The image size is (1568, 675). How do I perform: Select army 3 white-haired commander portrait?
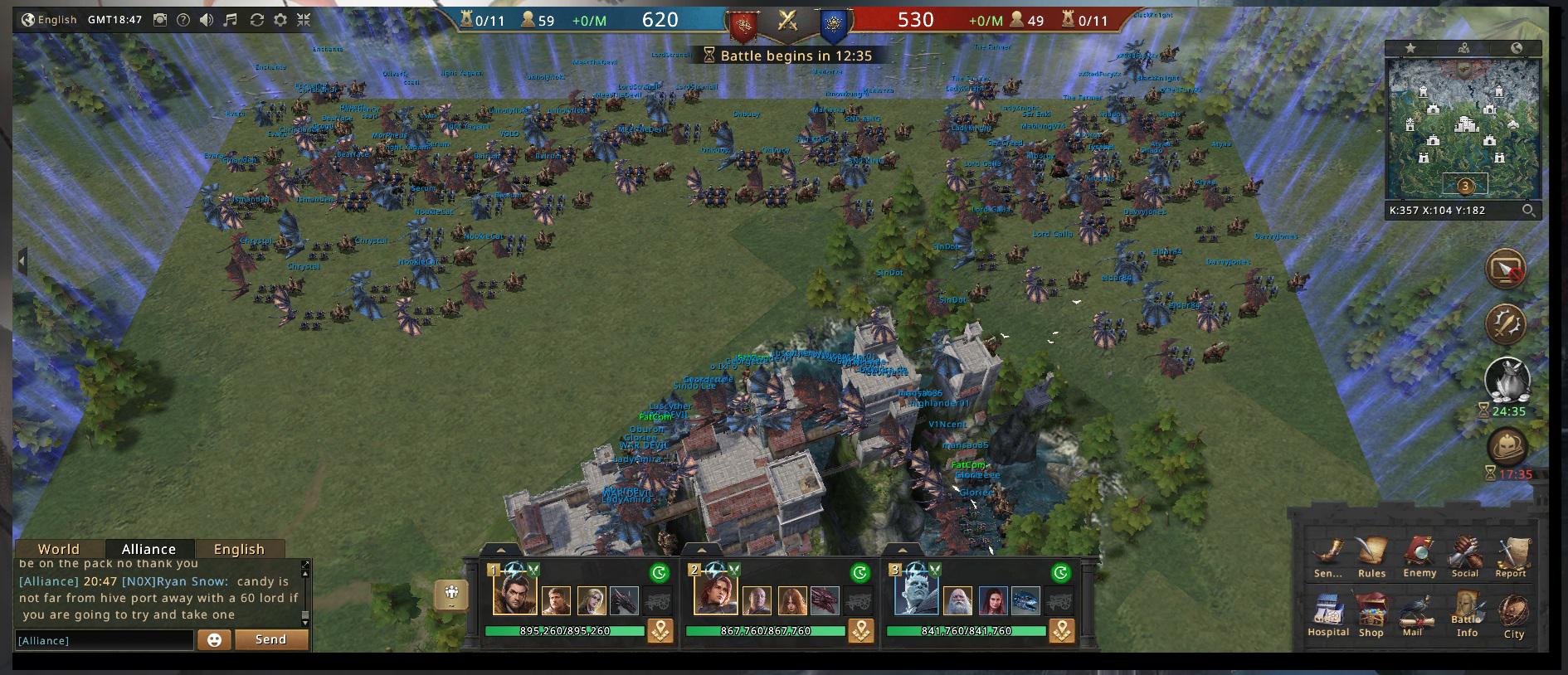pos(916,595)
